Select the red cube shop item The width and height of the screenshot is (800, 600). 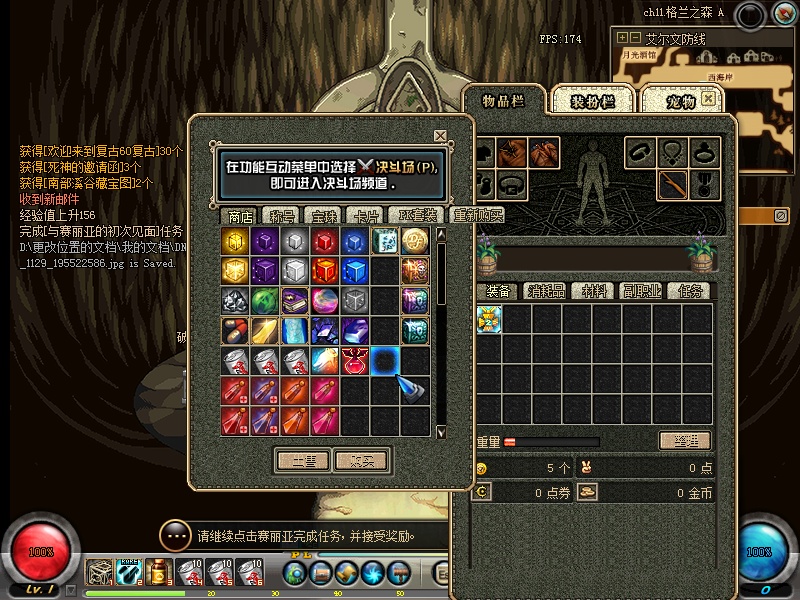coord(326,241)
